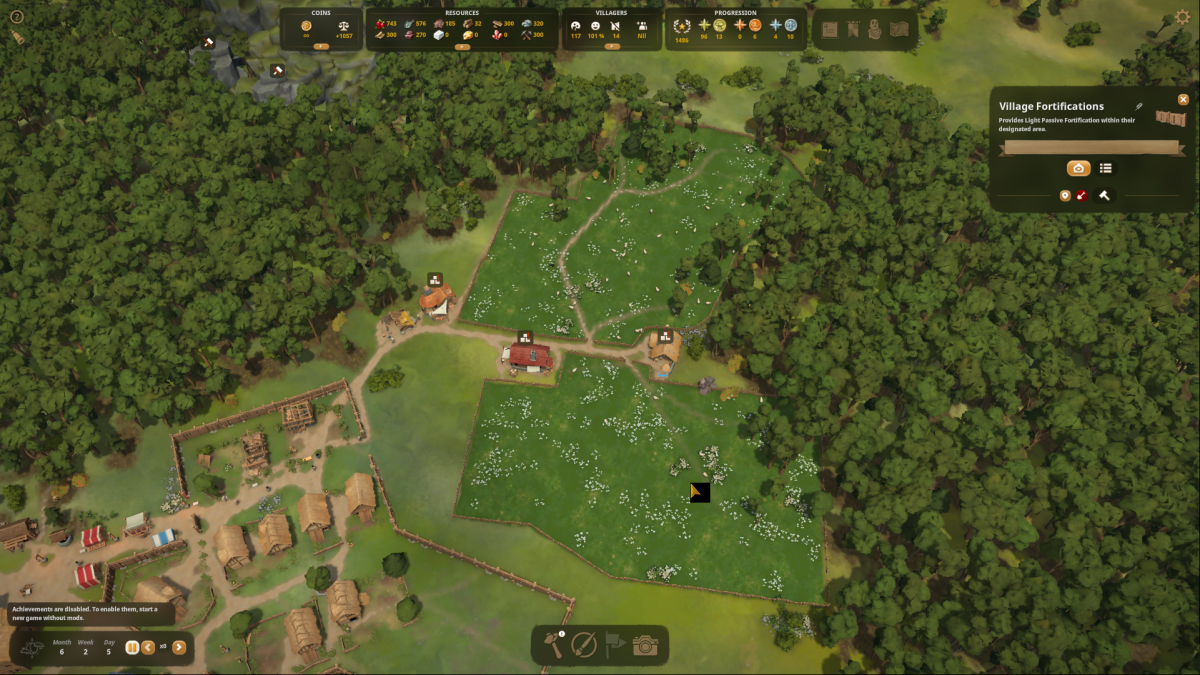Open the help question mark button

click(x=16, y=17)
